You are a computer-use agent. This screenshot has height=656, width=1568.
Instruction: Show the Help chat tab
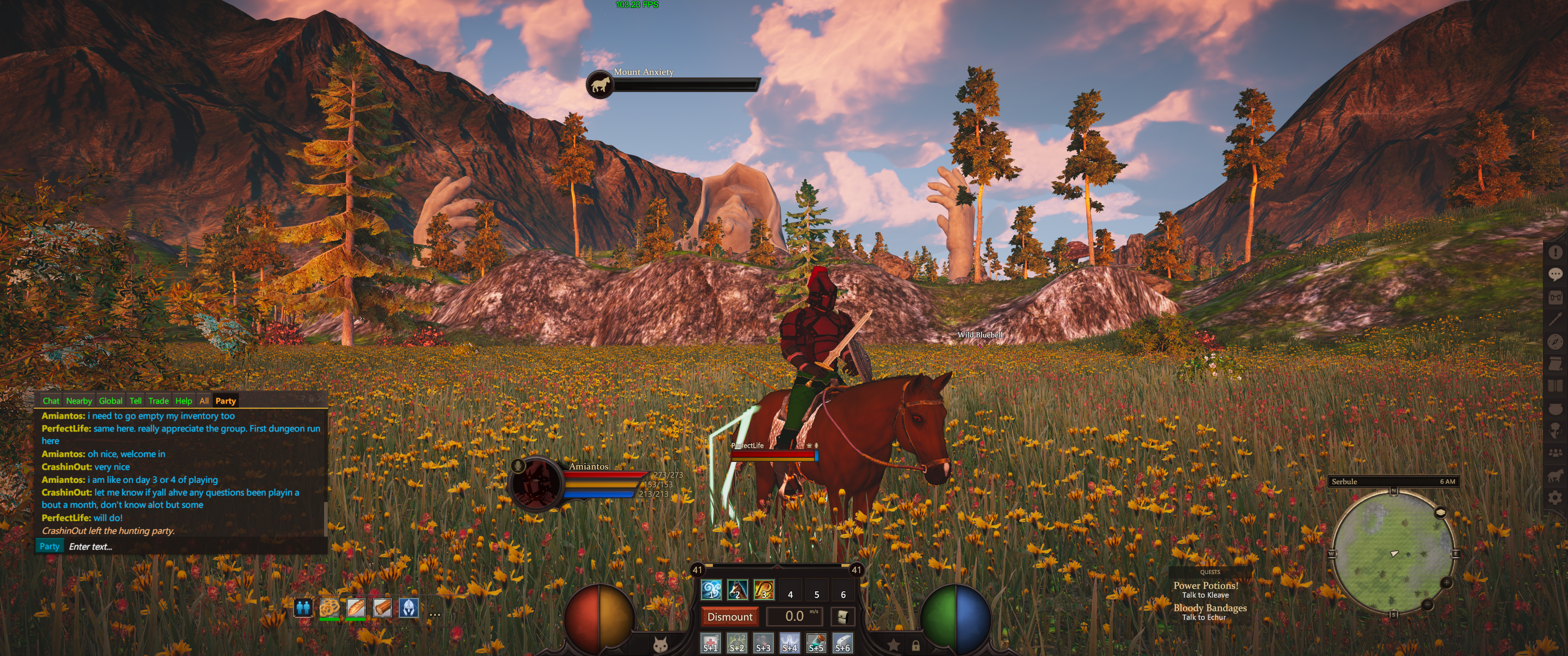[183, 400]
